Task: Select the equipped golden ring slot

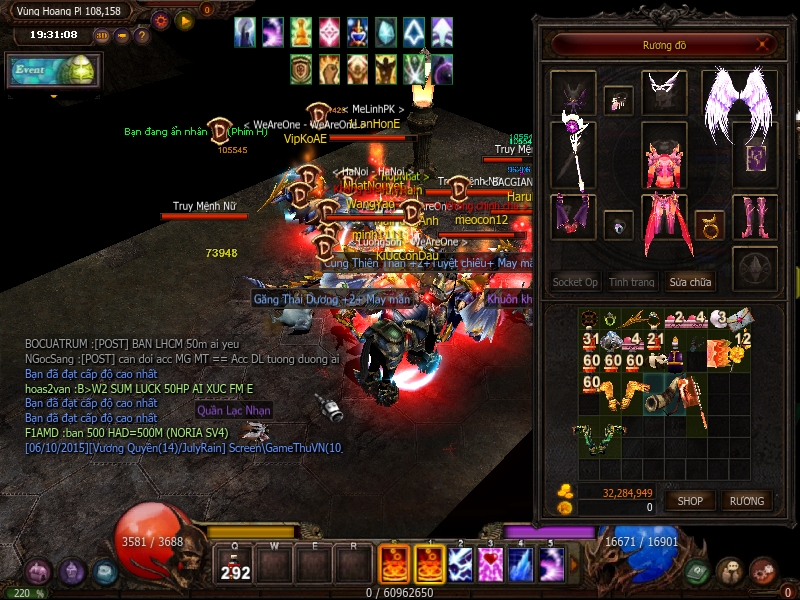Action: point(710,224)
